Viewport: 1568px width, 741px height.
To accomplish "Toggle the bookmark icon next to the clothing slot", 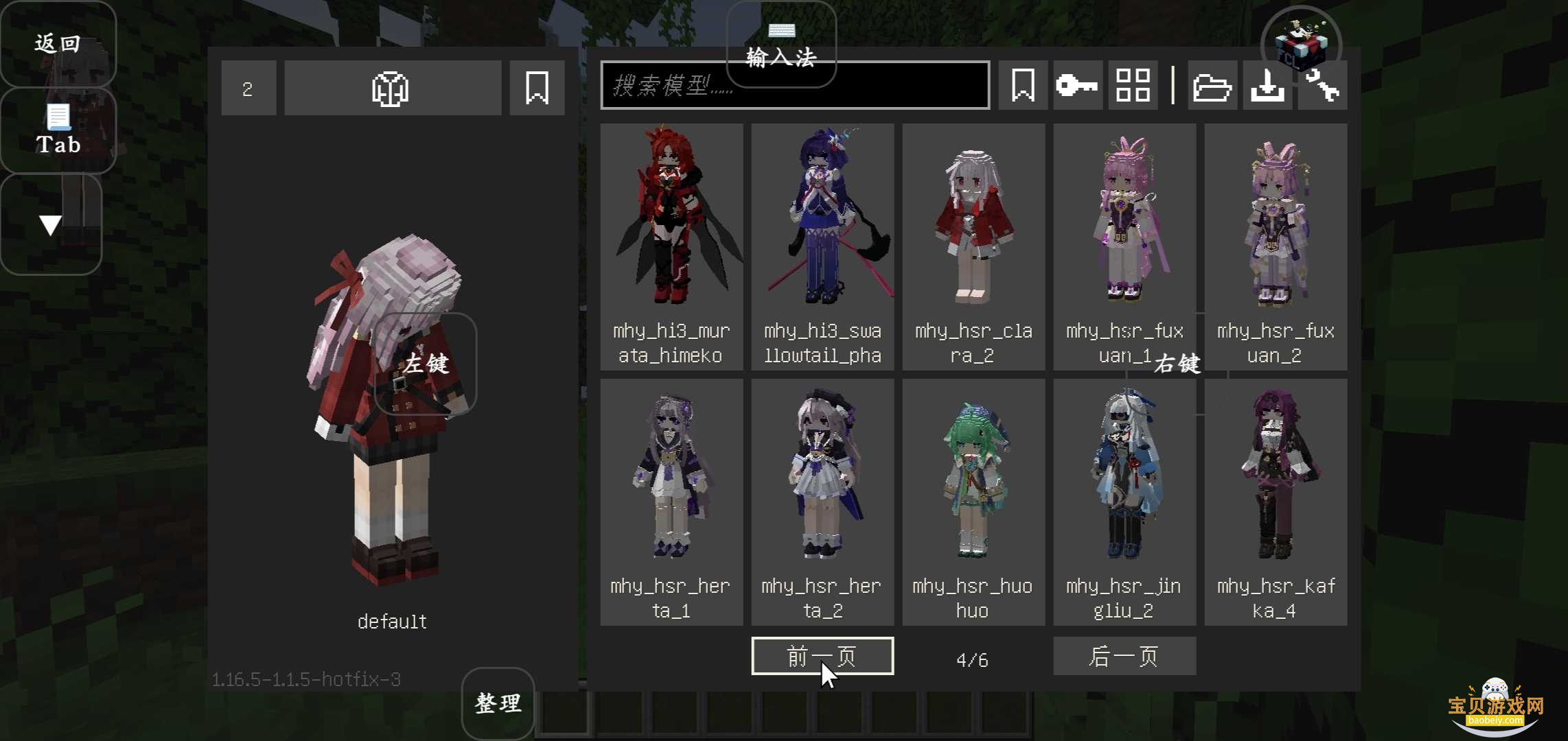I will pyautogui.click(x=537, y=88).
